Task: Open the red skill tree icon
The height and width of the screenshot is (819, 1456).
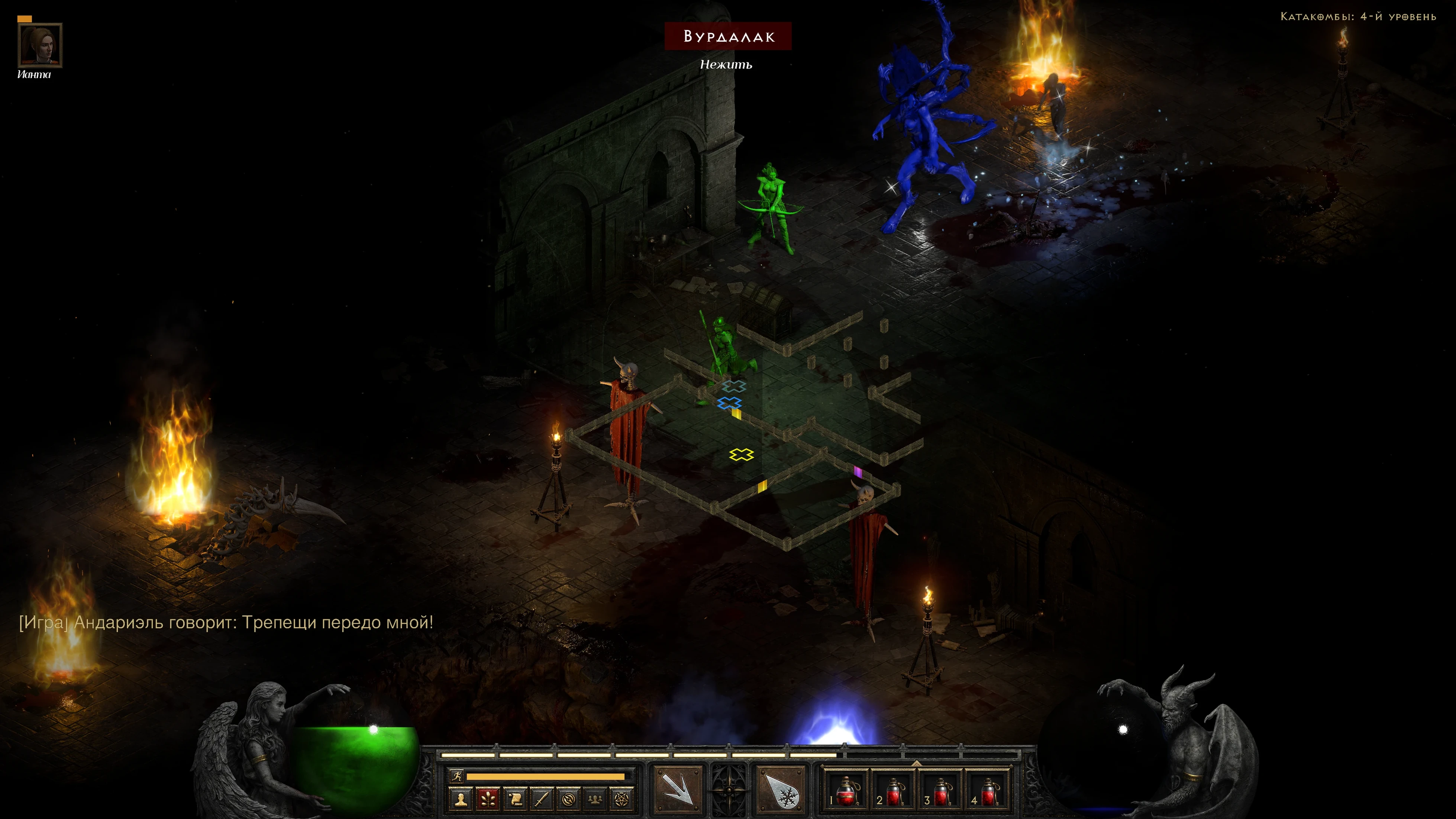Action: [x=488, y=799]
